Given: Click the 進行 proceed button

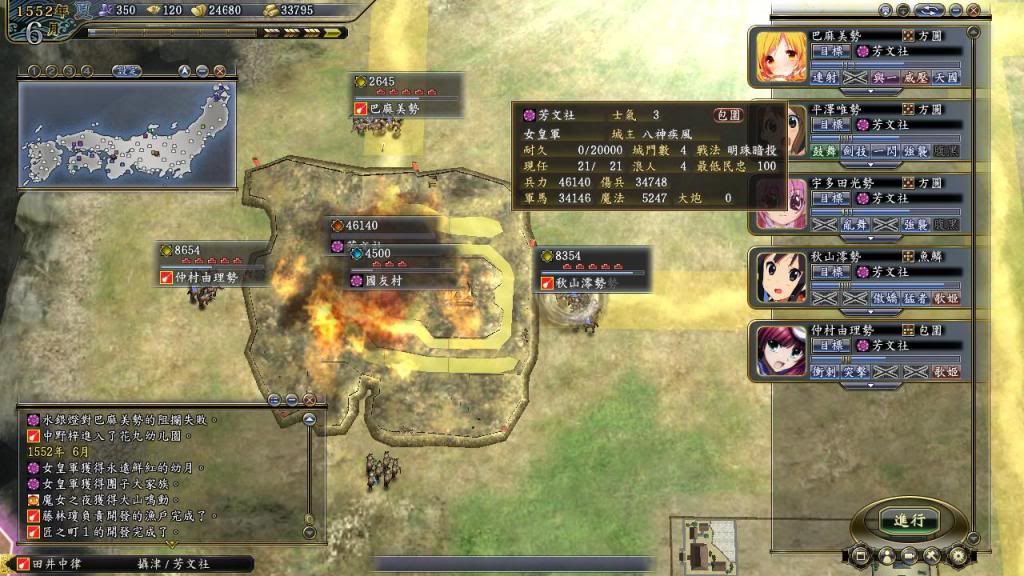Looking at the screenshot, I should (909, 520).
